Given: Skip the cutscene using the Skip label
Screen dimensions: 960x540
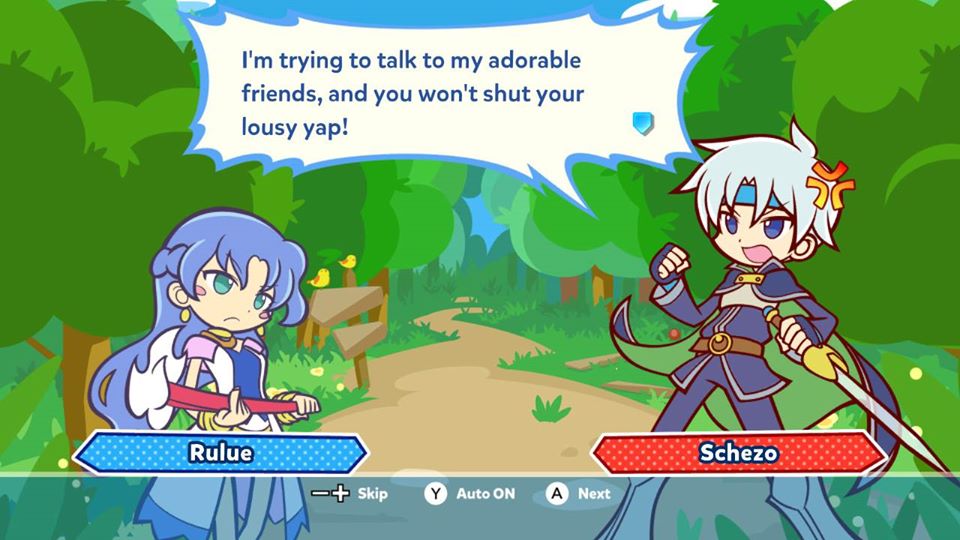Looking at the screenshot, I should (x=372, y=494).
